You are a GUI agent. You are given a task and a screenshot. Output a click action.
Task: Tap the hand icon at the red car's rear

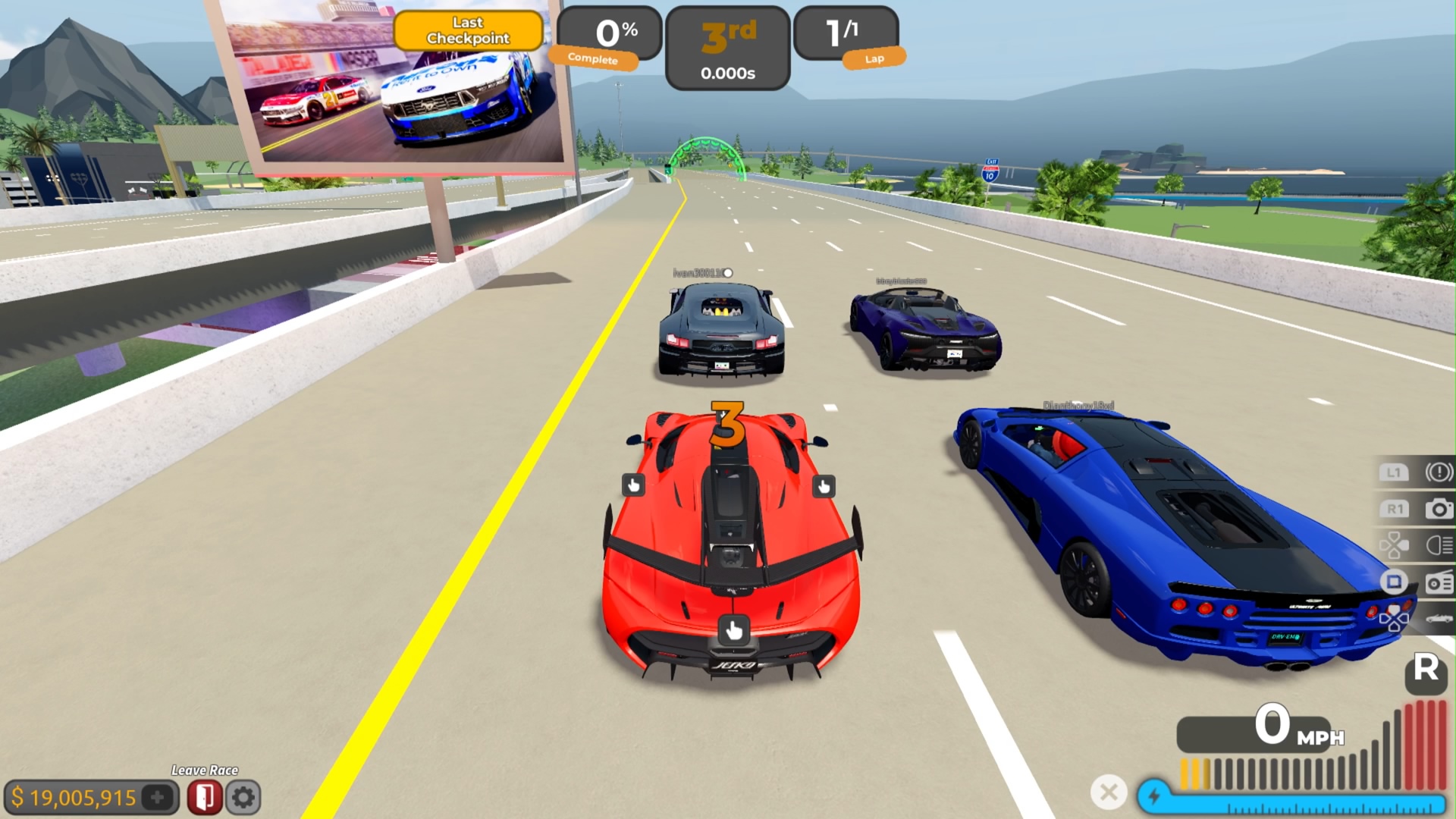733,629
